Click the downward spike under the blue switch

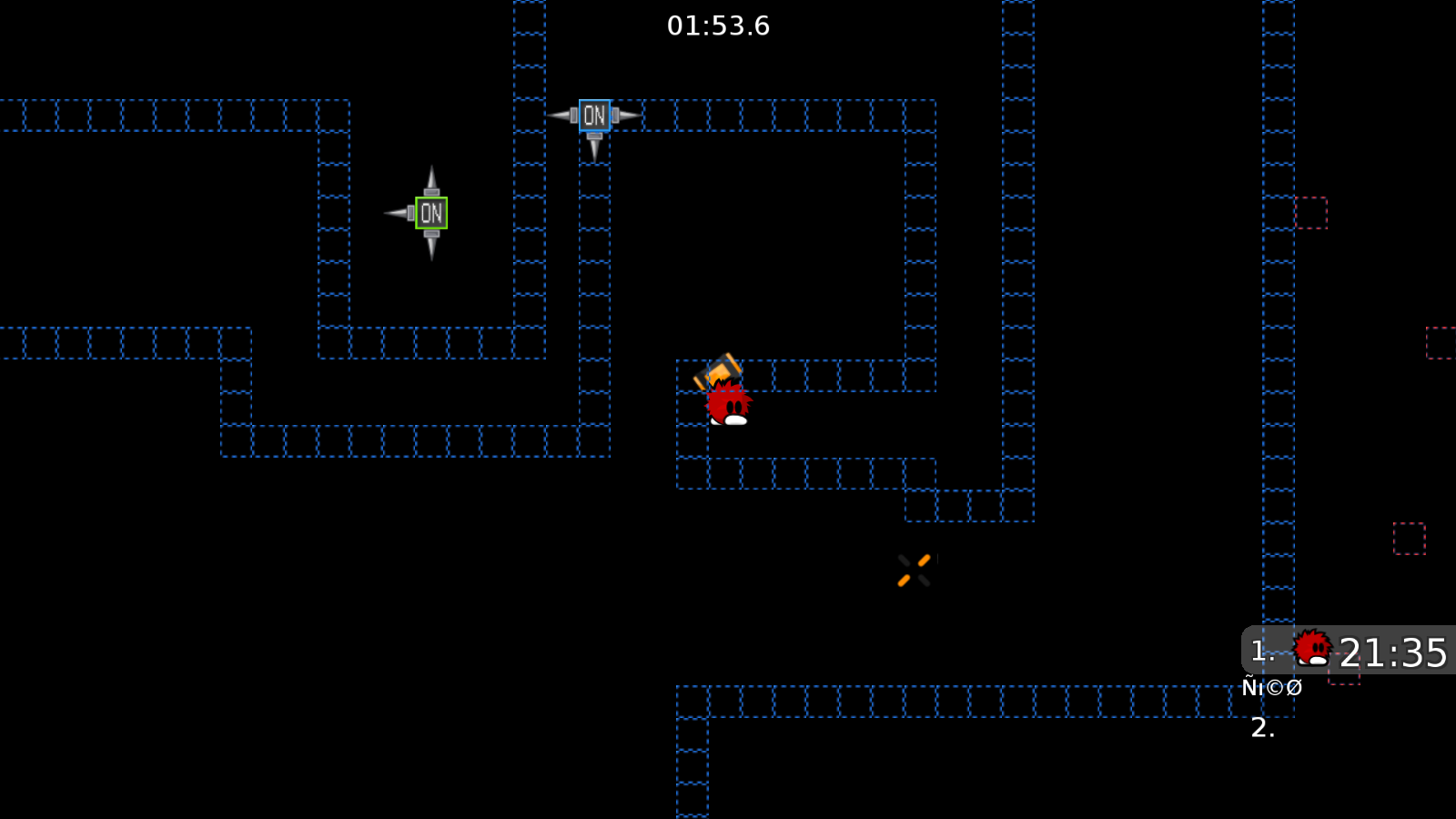point(594,151)
